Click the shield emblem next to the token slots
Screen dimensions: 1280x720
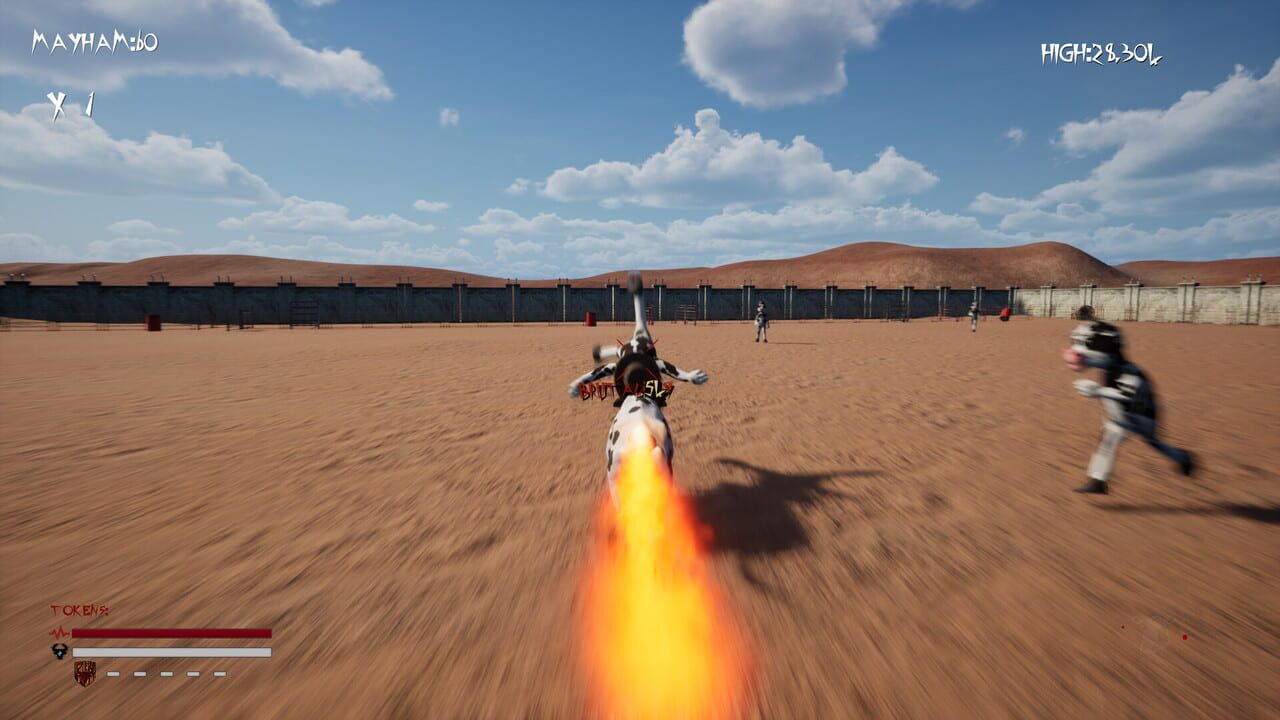[x=84, y=673]
